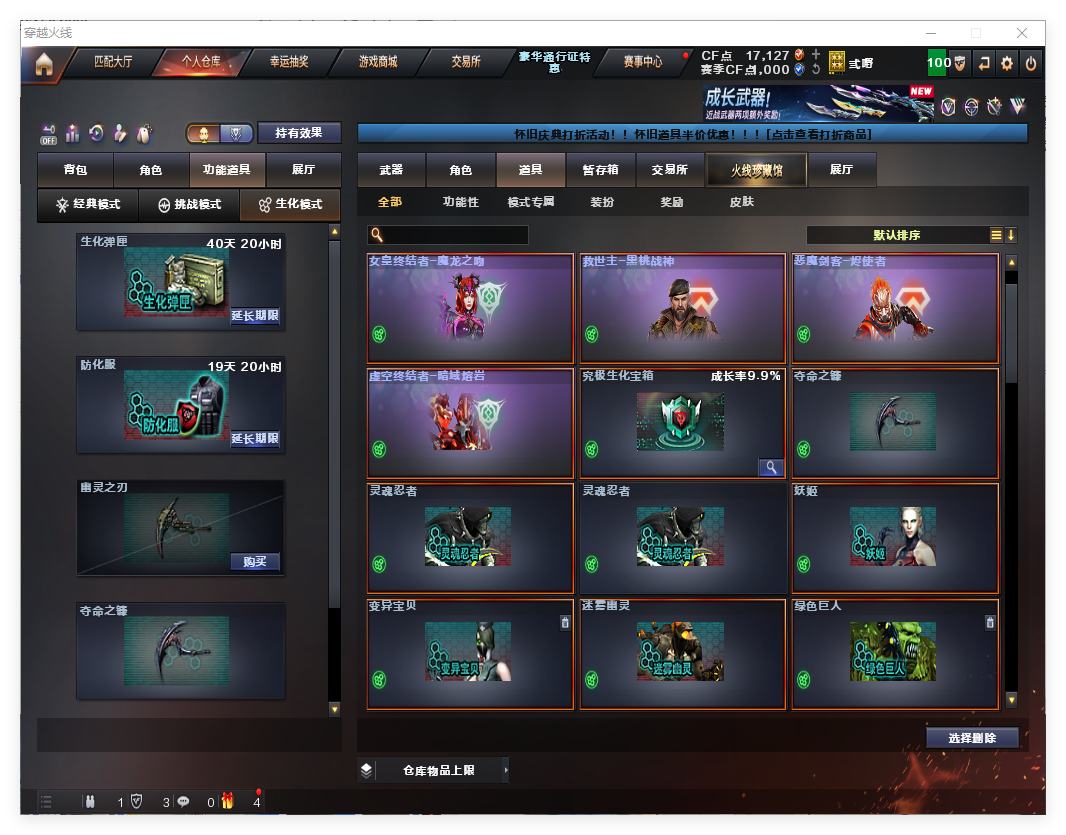Go to the home lobby icon
The width and height of the screenshot is (1066, 835).
pos(43,65)
